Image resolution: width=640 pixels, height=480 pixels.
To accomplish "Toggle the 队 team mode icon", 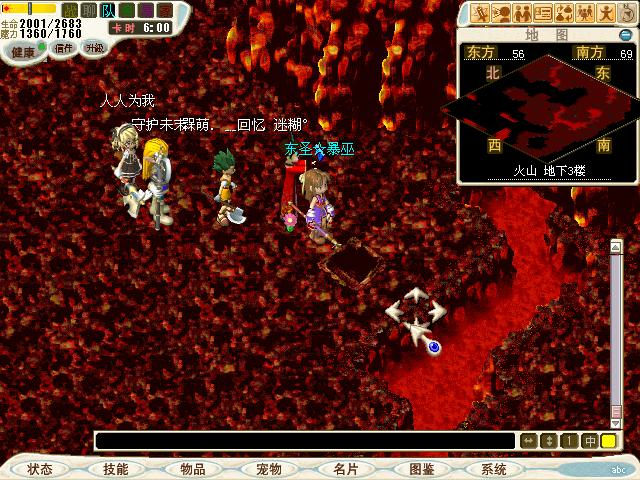I will coord(107,10).
